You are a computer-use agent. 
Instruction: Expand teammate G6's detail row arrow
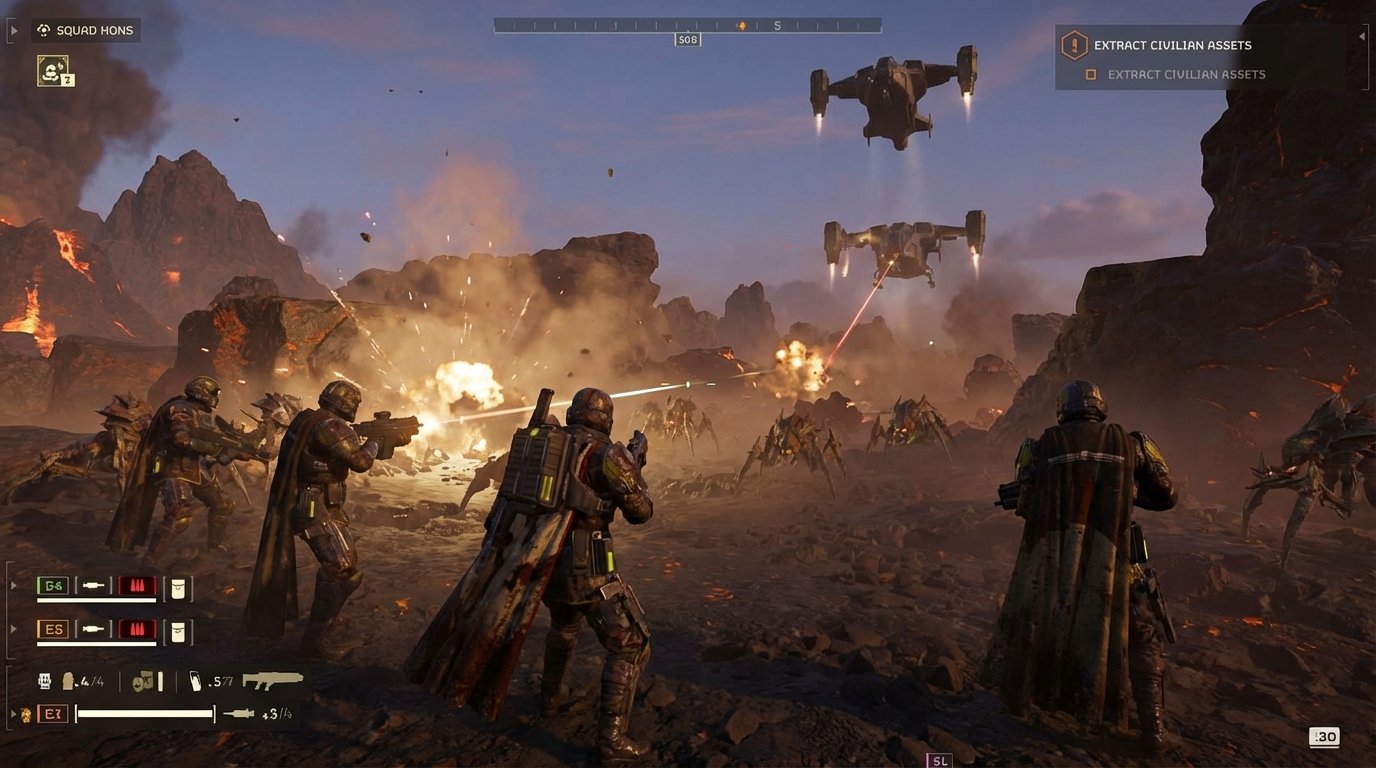tap(14, 587)
